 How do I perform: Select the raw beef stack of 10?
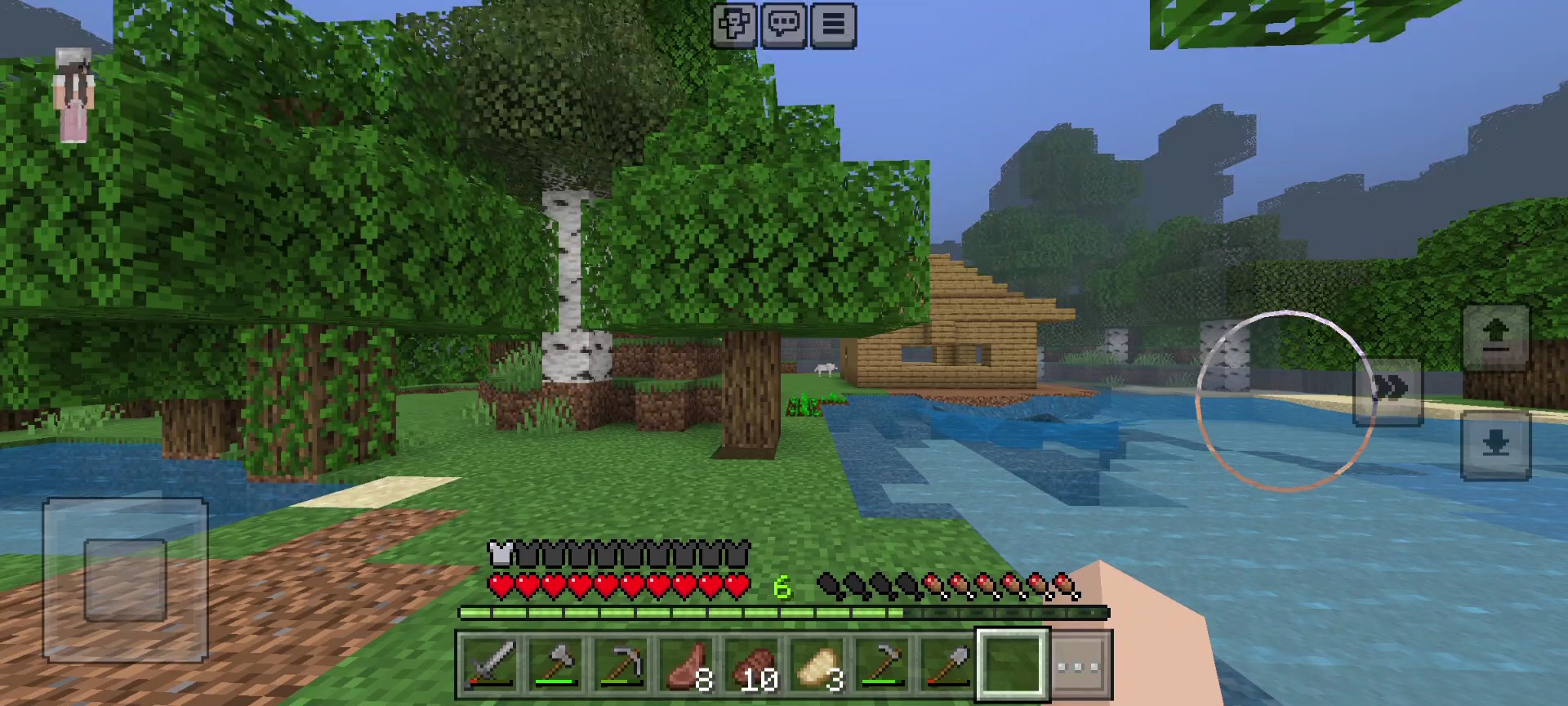click(x=751, y=665)
